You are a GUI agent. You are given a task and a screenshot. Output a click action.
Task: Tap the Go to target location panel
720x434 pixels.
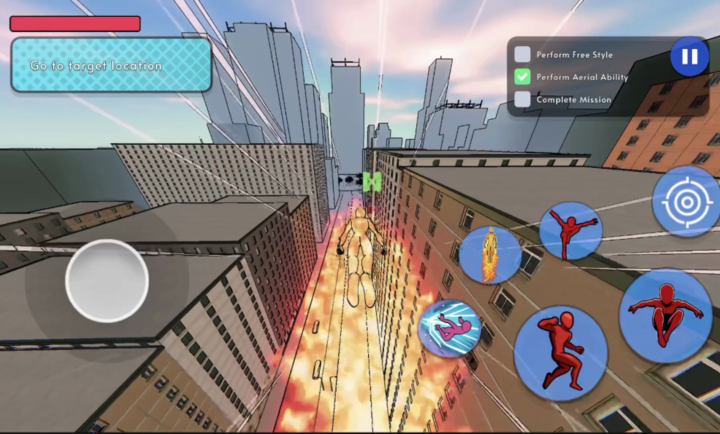[x=111, y=66]
